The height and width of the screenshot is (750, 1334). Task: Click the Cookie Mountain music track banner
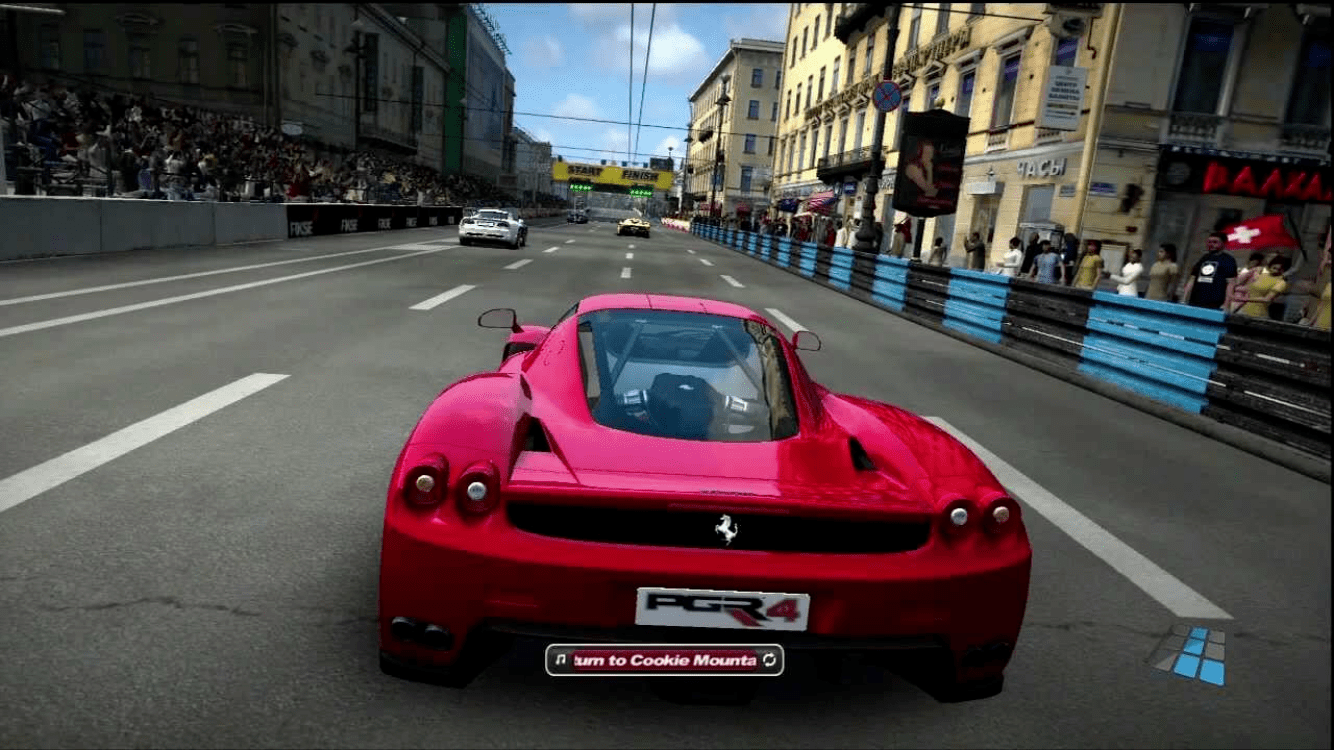(x=664, y=660)
